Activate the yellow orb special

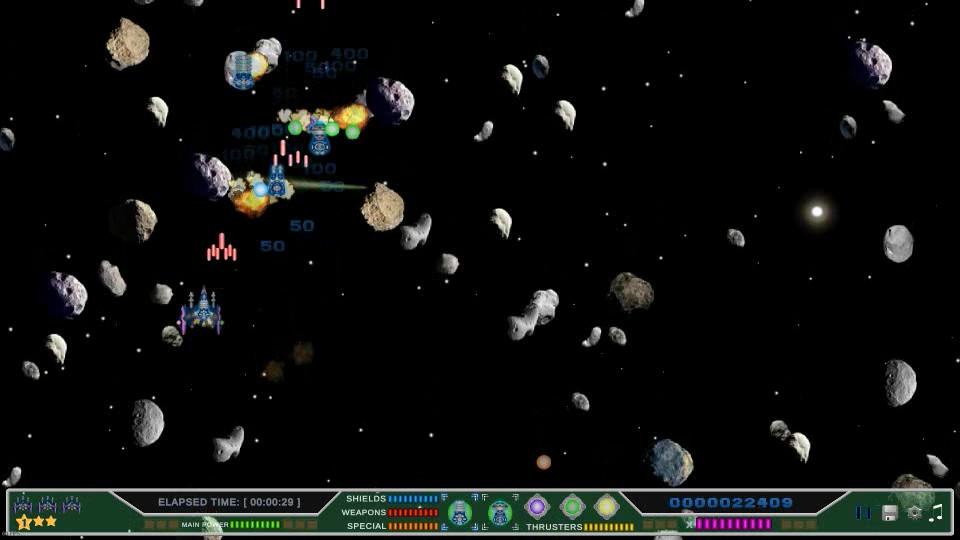(x=606, y=507)
